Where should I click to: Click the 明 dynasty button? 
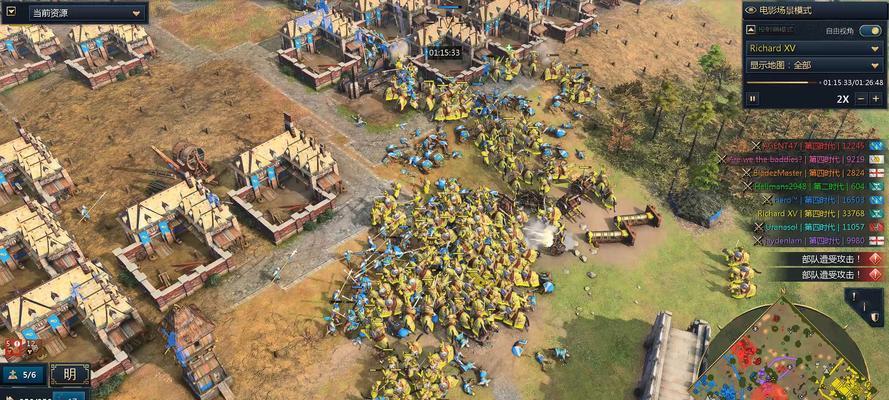pyautogui.click(x=69, y=375)
